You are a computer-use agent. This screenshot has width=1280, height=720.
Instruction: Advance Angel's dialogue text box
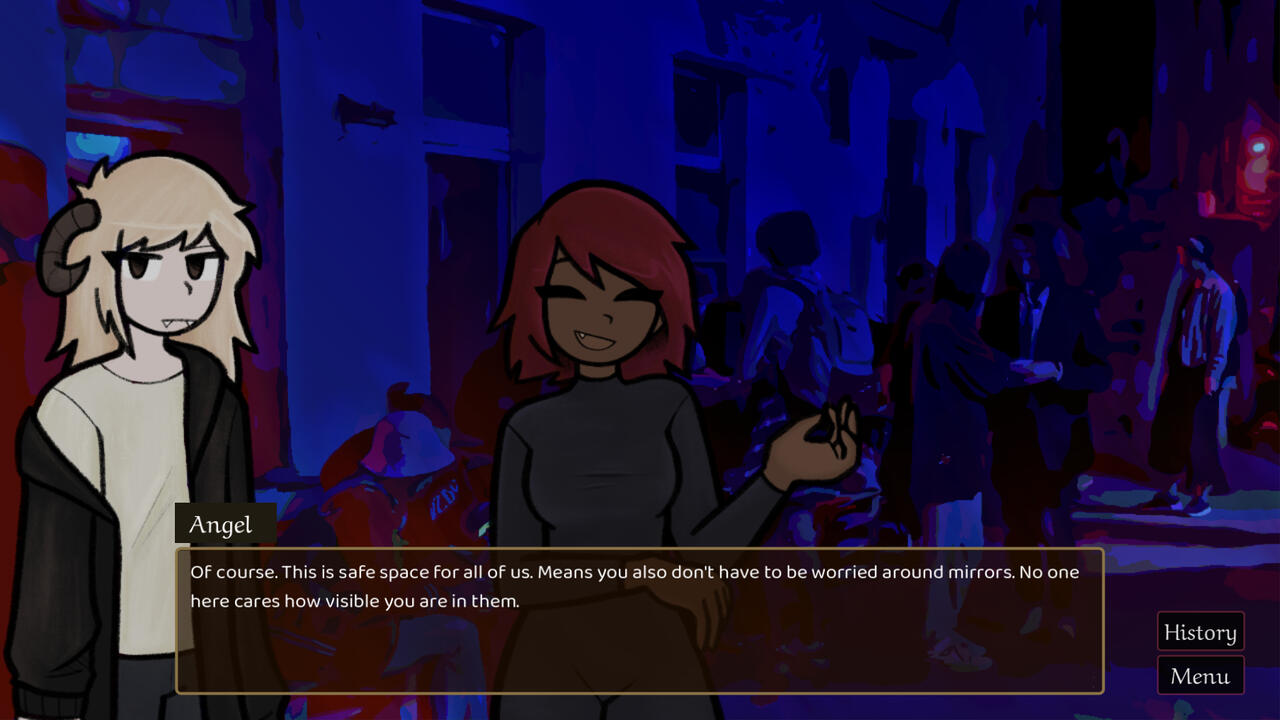(x=640, y=620)
